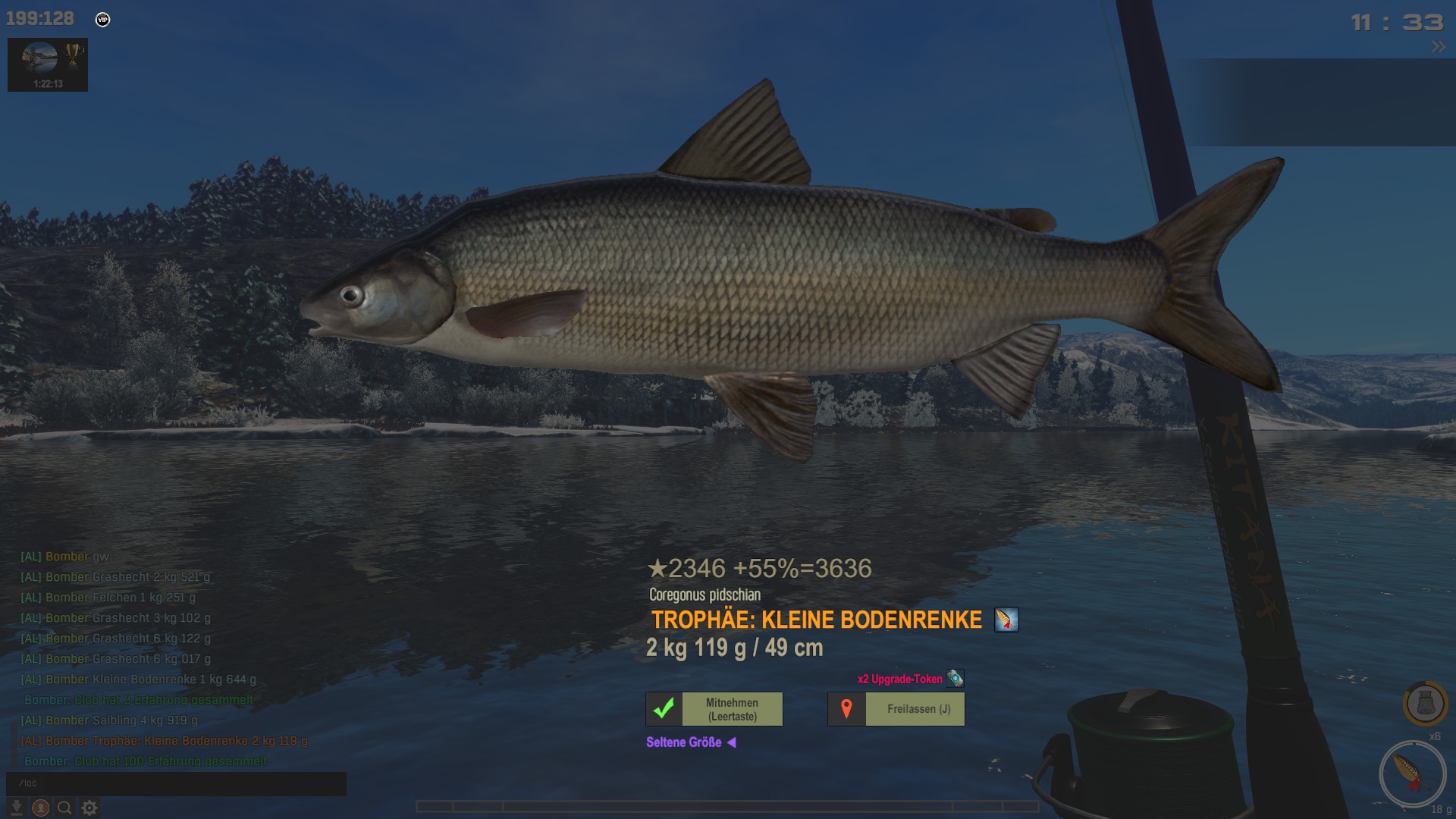Open the keepnet icon

tap(1425, 703)
